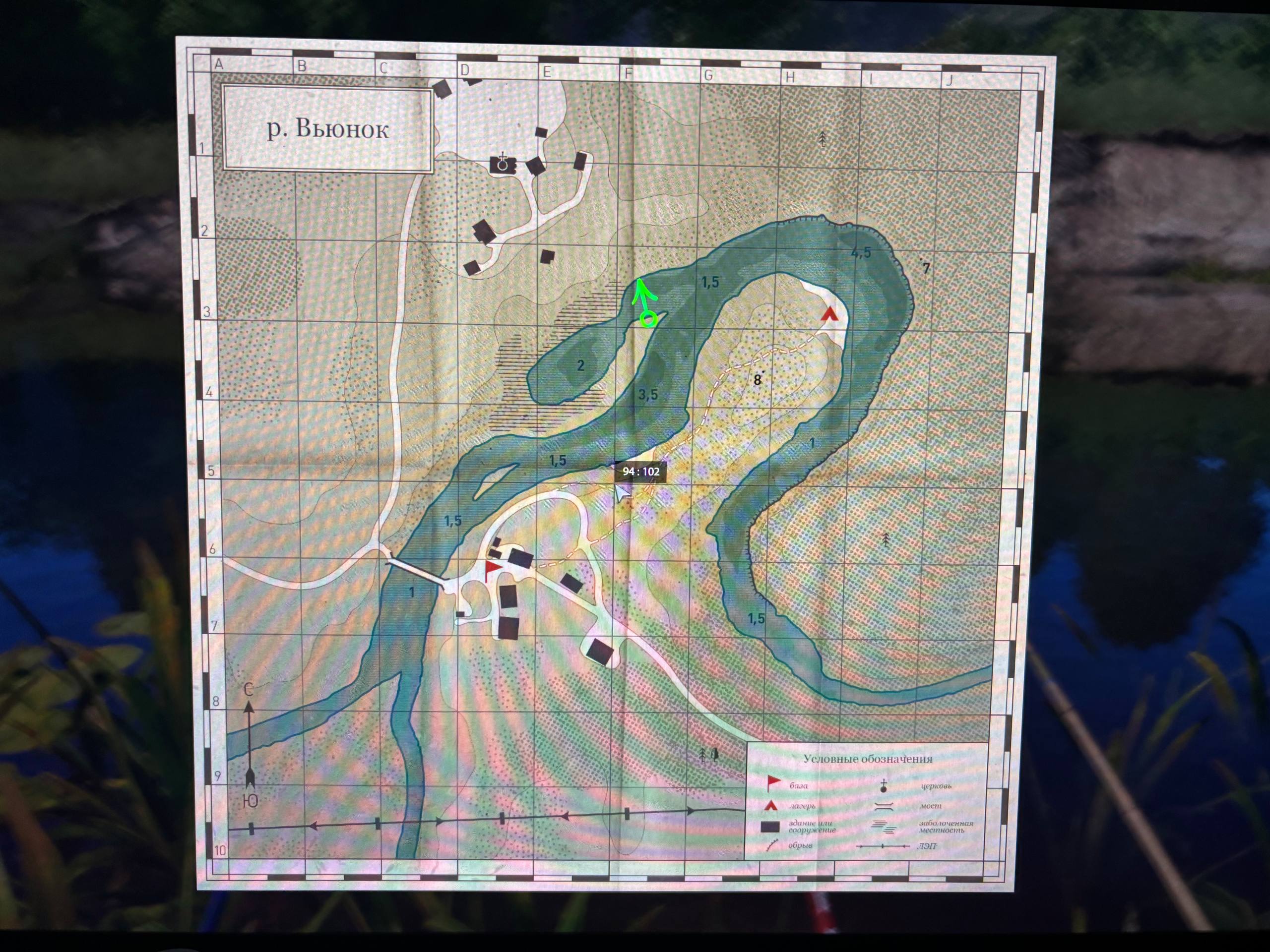
Task: Click the лагерь entry in the legend
Action: point(803,806)
